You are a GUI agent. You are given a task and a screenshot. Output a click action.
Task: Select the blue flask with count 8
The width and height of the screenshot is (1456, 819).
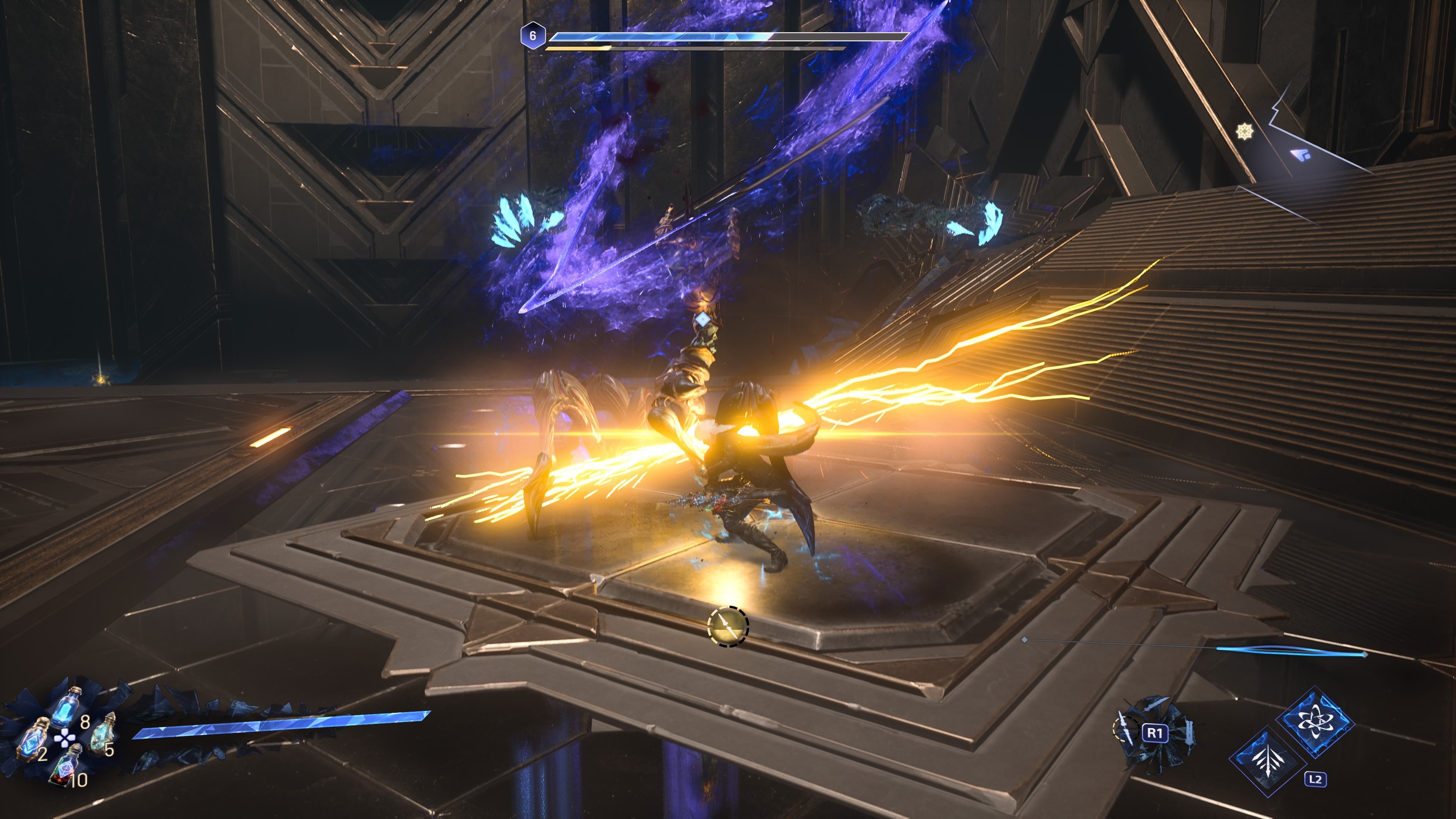67,706
